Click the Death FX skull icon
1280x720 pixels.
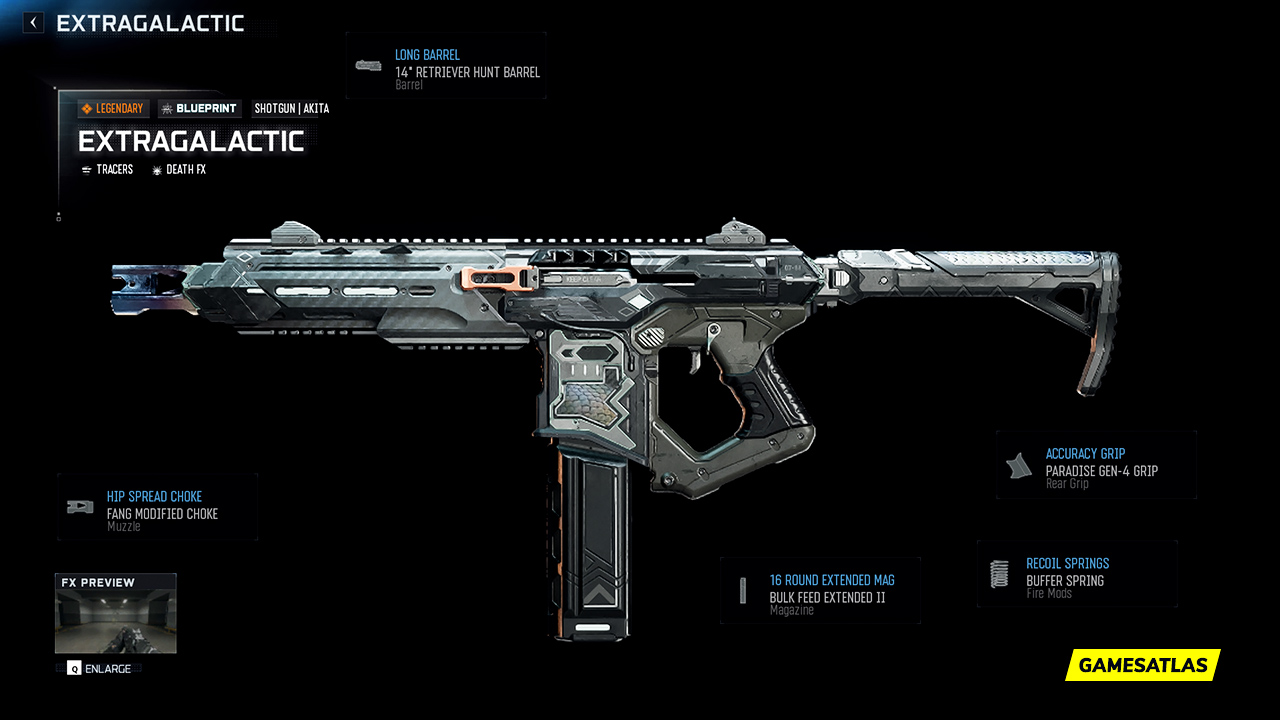pos(156,169)
